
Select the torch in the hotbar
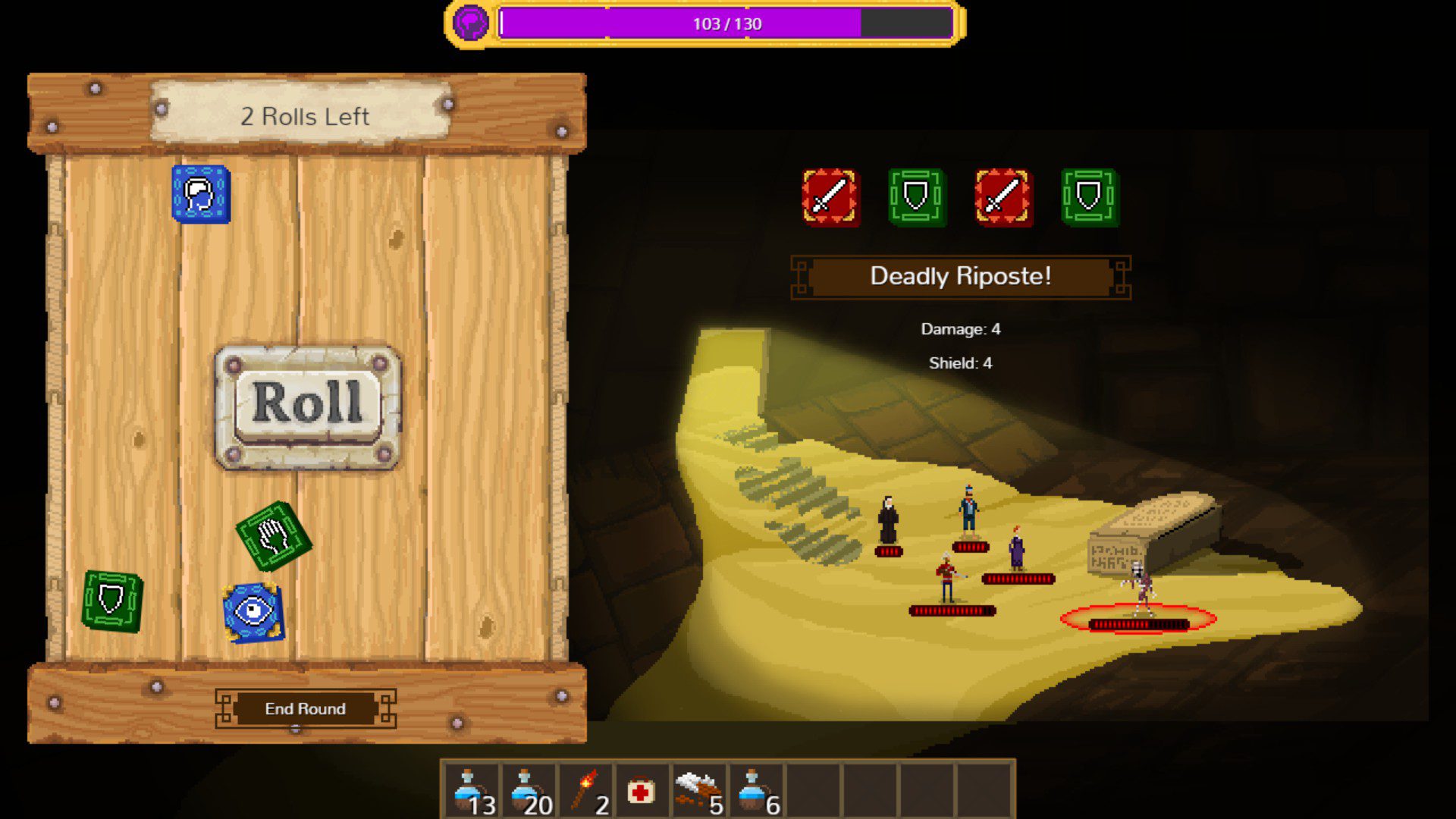585,792
